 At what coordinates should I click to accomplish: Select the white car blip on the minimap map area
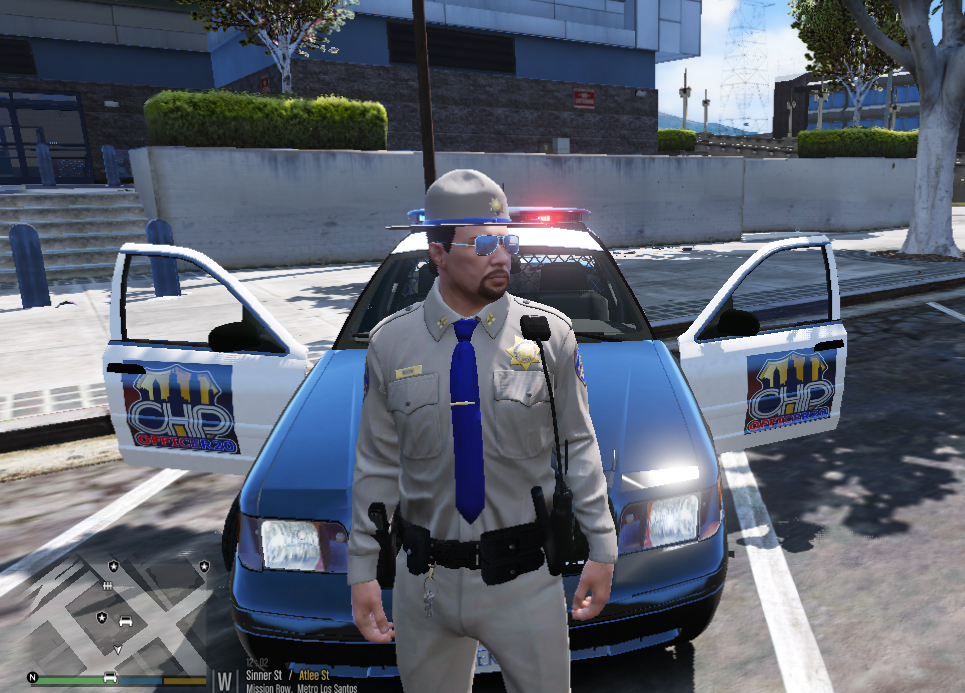coord(125,621)
